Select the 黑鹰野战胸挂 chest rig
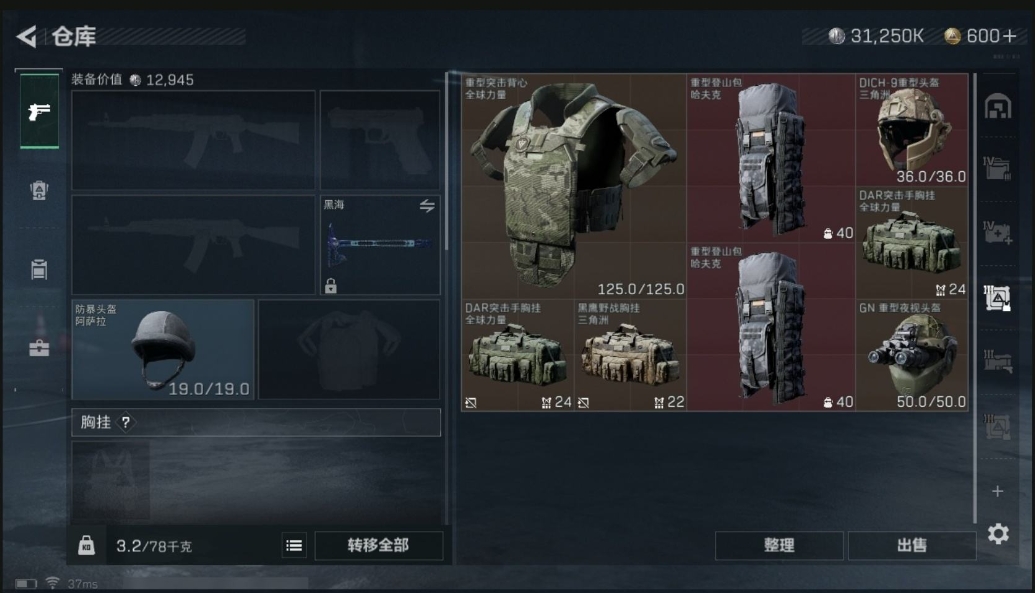 point(630,356)
